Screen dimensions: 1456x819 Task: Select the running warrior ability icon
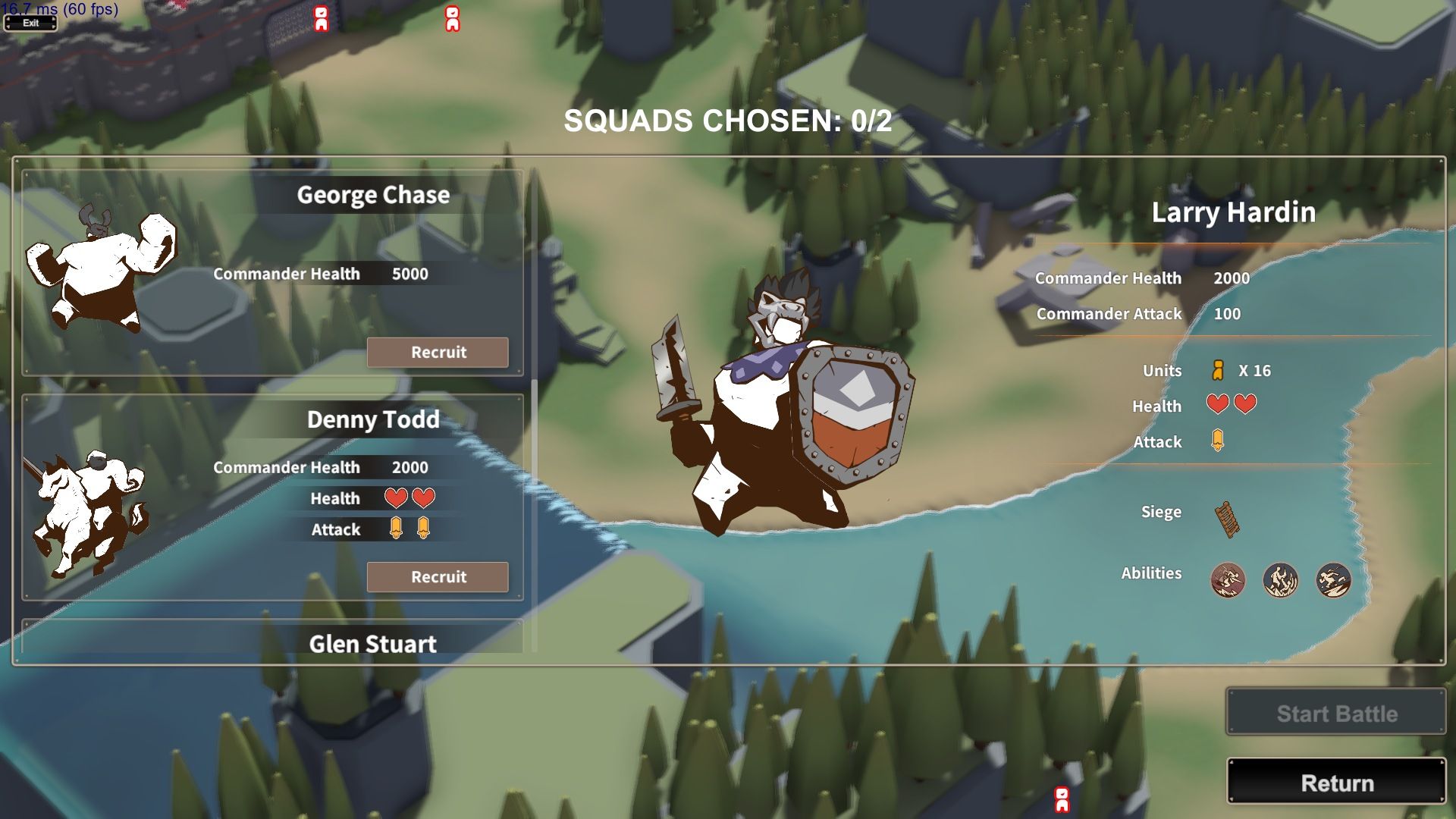point(1332,580)
